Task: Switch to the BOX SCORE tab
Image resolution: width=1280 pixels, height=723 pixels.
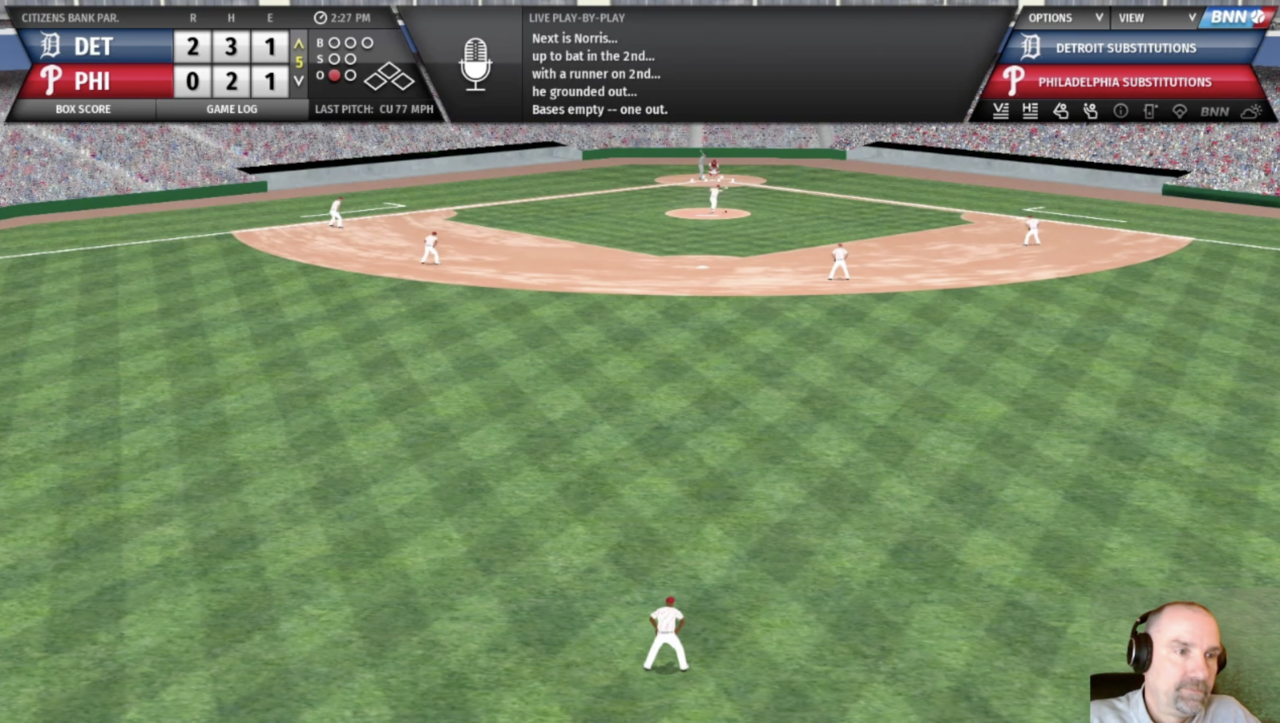Action: coord(84,109)
